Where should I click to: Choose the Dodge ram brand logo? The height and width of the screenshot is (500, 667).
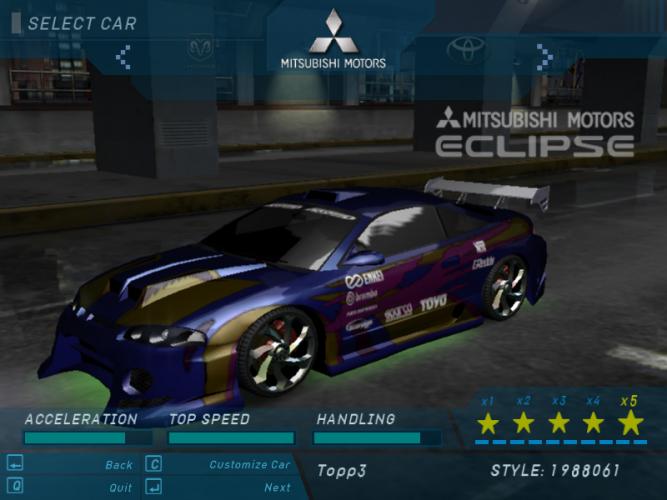click(200, 49)
